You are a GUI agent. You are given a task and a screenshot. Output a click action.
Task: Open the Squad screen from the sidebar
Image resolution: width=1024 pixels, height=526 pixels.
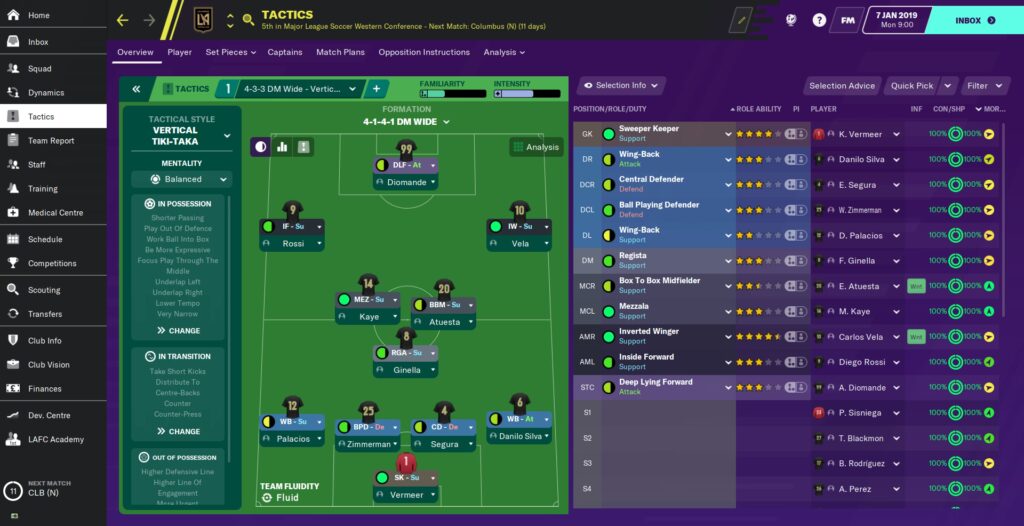40,68
